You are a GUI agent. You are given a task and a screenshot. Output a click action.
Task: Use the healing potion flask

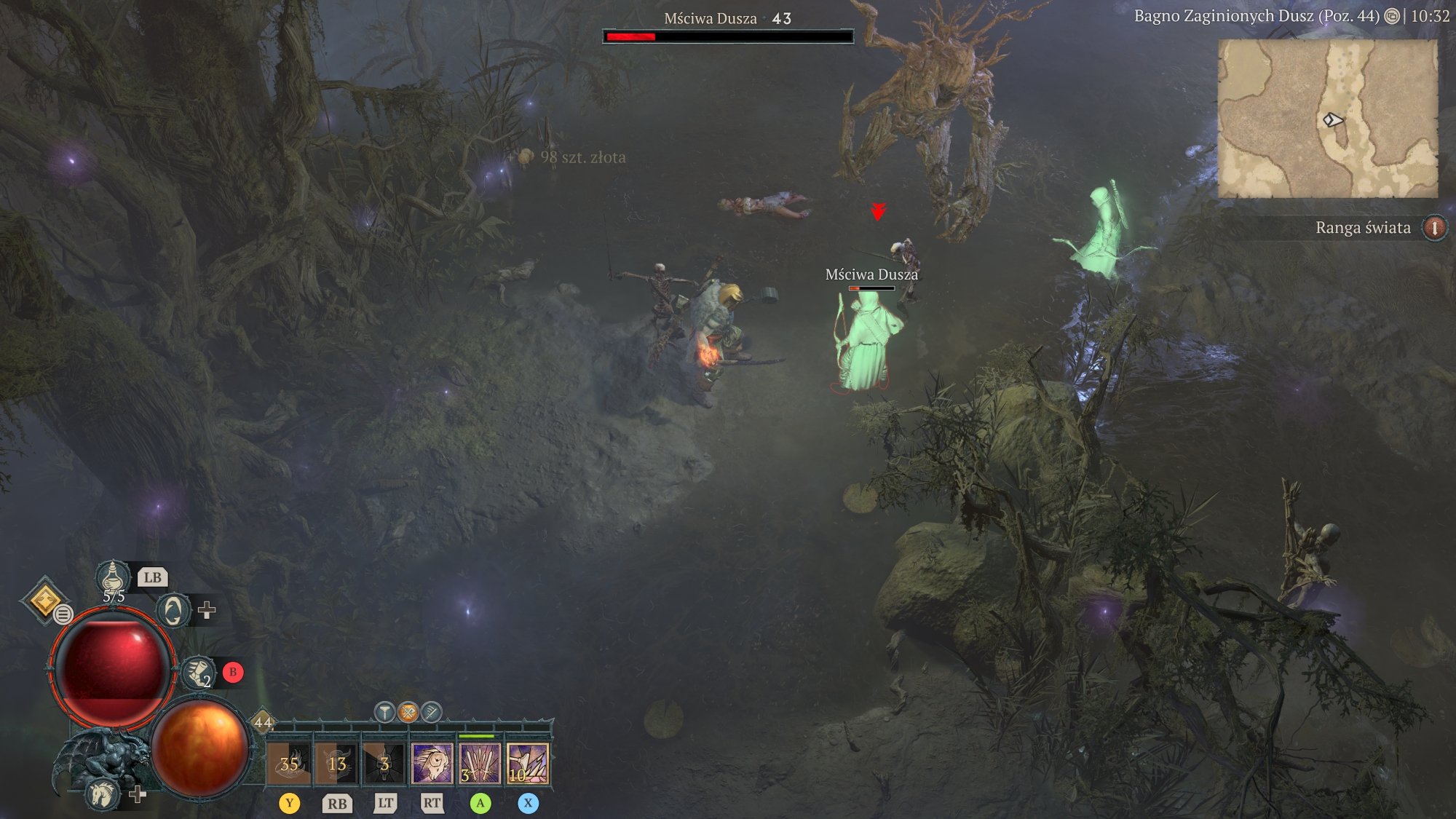pyautogui.click(x=113, y=578)
